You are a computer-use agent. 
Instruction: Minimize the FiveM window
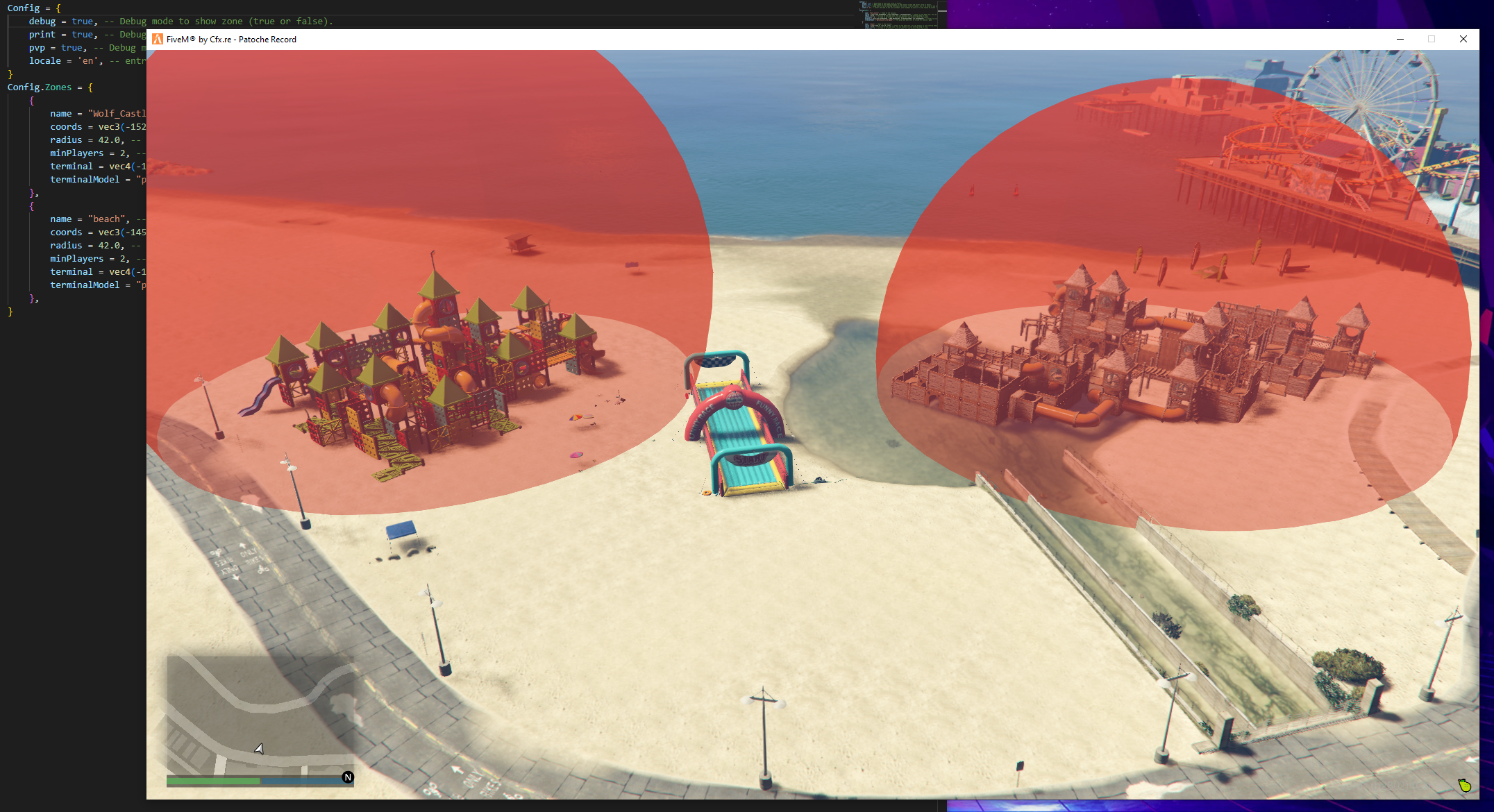point(1400,40)
